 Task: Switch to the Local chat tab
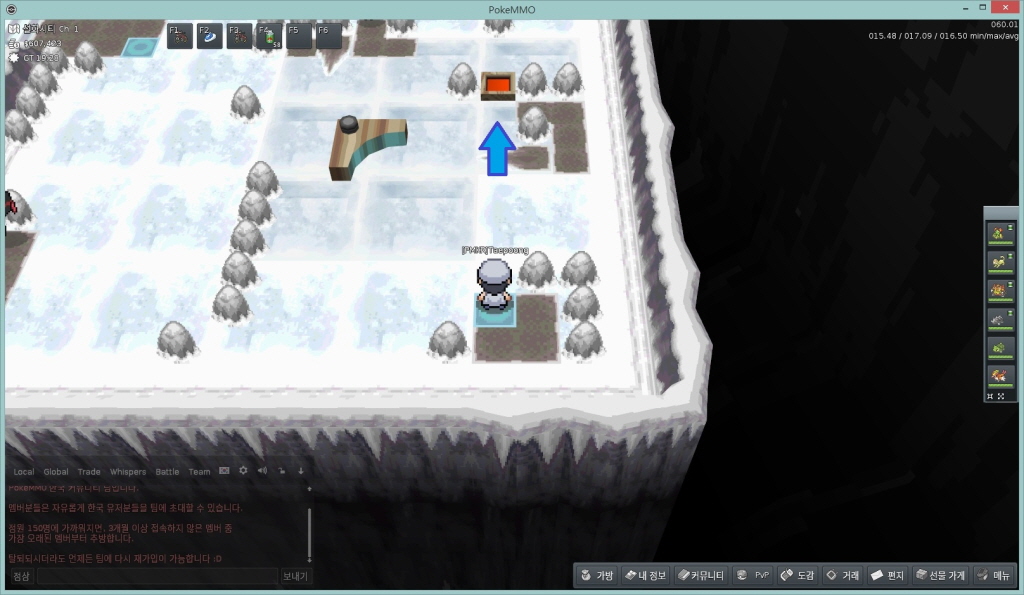[x=23, y=472]
